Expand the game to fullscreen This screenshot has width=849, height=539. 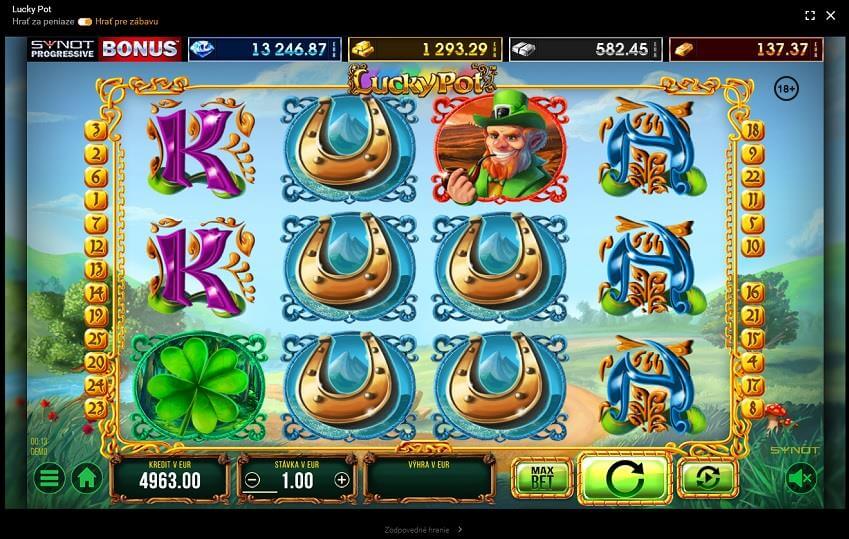[810, 15]
